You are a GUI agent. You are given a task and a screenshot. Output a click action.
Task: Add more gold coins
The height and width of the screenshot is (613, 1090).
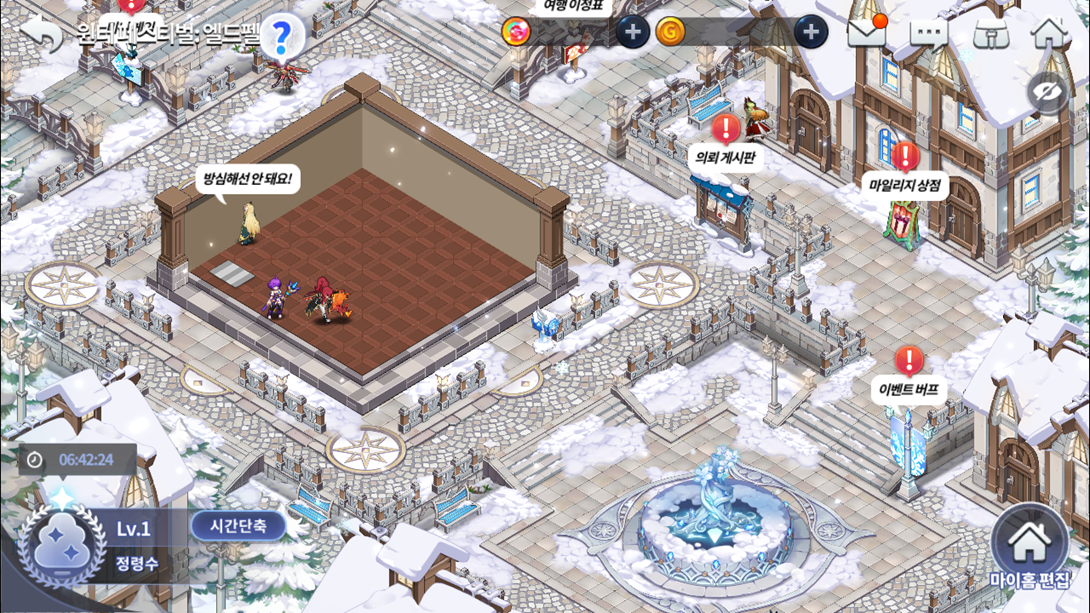tap(811, 32)
